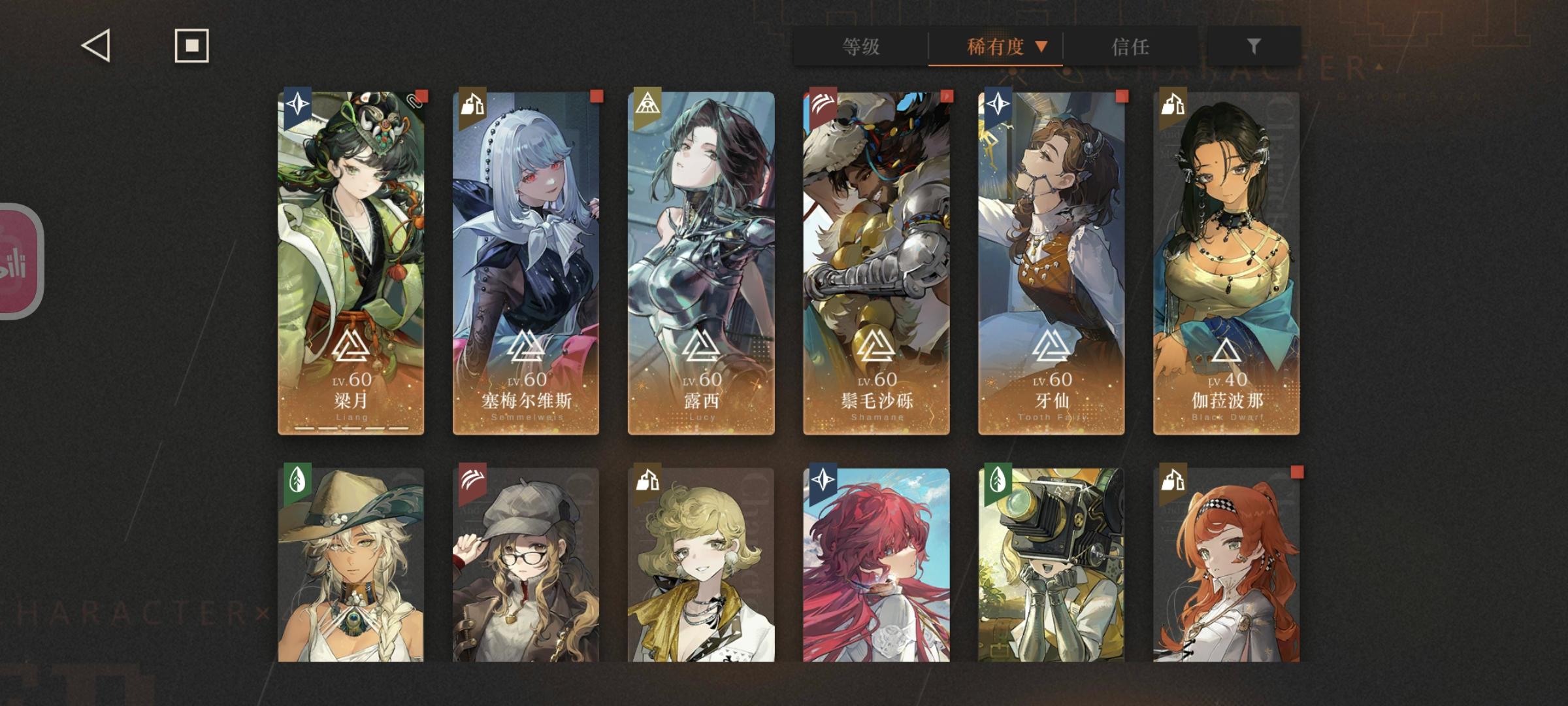Image resolution: width=1568 pixels, height=706 pixels.
Task: Click the square stop button near the back arrow
Action: click(x=191, y=46)
